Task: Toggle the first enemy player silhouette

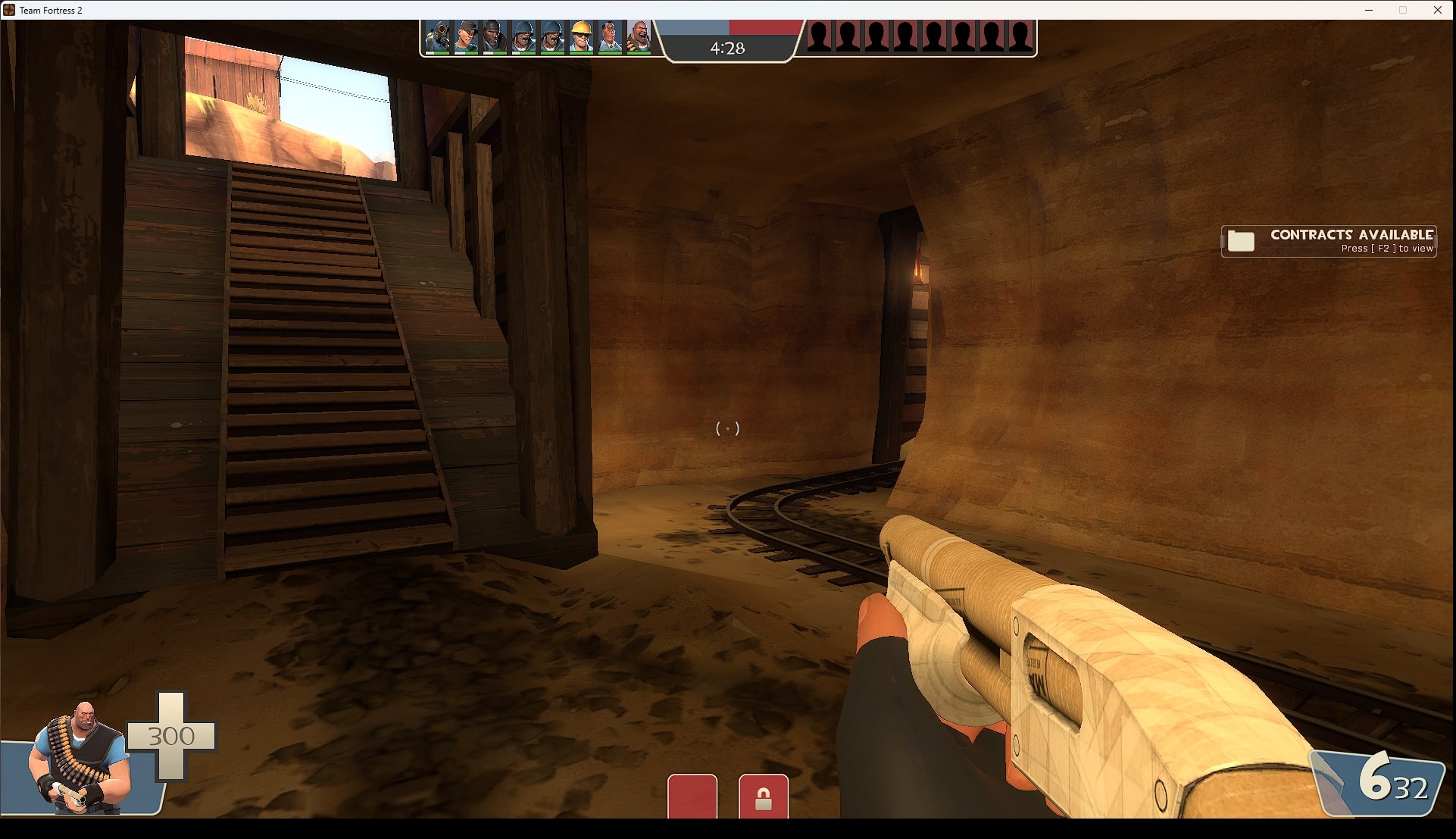Action: (818, 33)
